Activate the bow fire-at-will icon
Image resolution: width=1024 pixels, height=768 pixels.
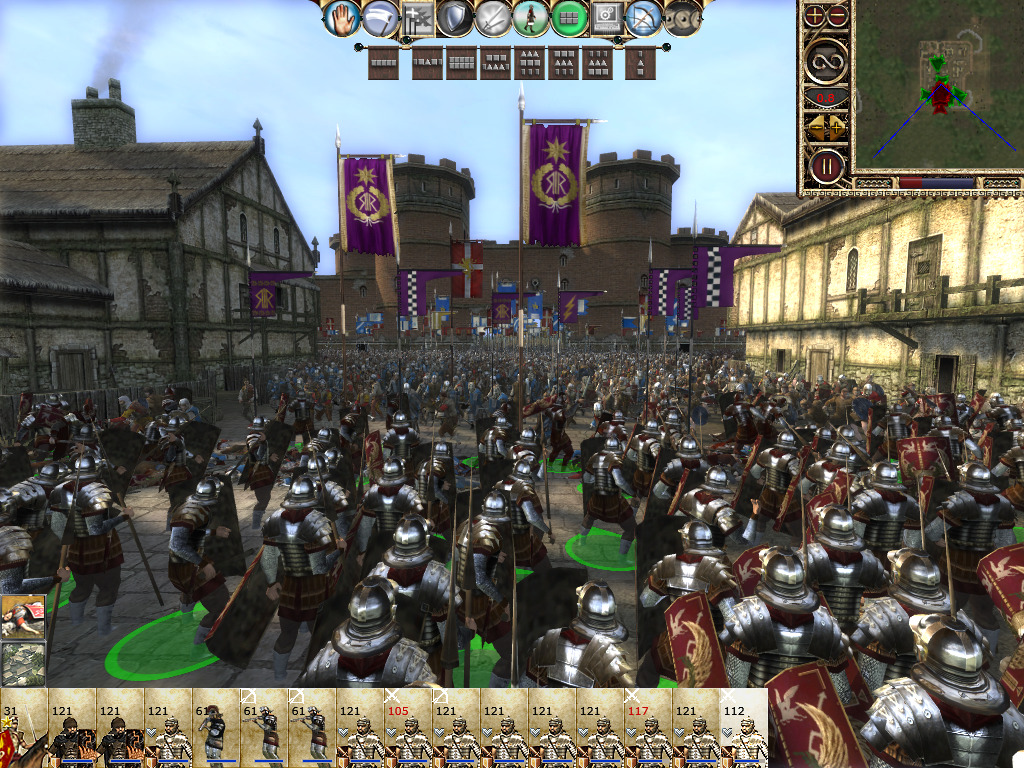(x=644, y=17)
